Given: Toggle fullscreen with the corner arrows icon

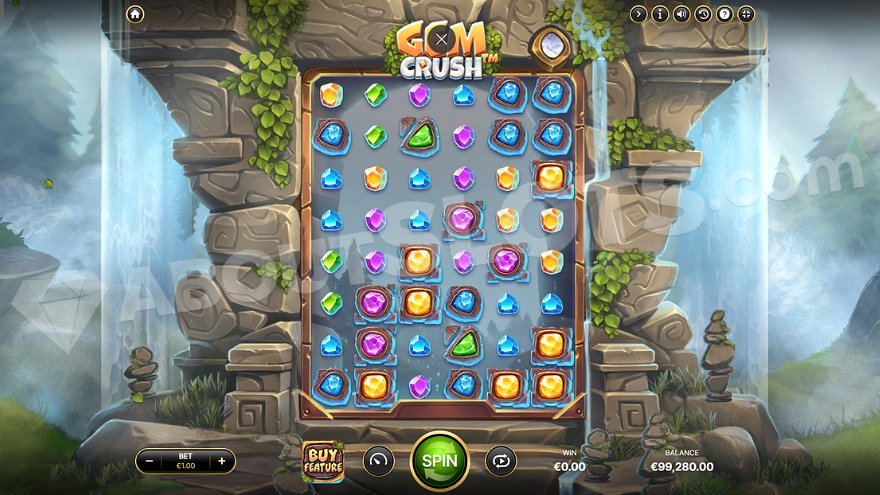Looking at the screenshot, I should (x=747, y=14).
